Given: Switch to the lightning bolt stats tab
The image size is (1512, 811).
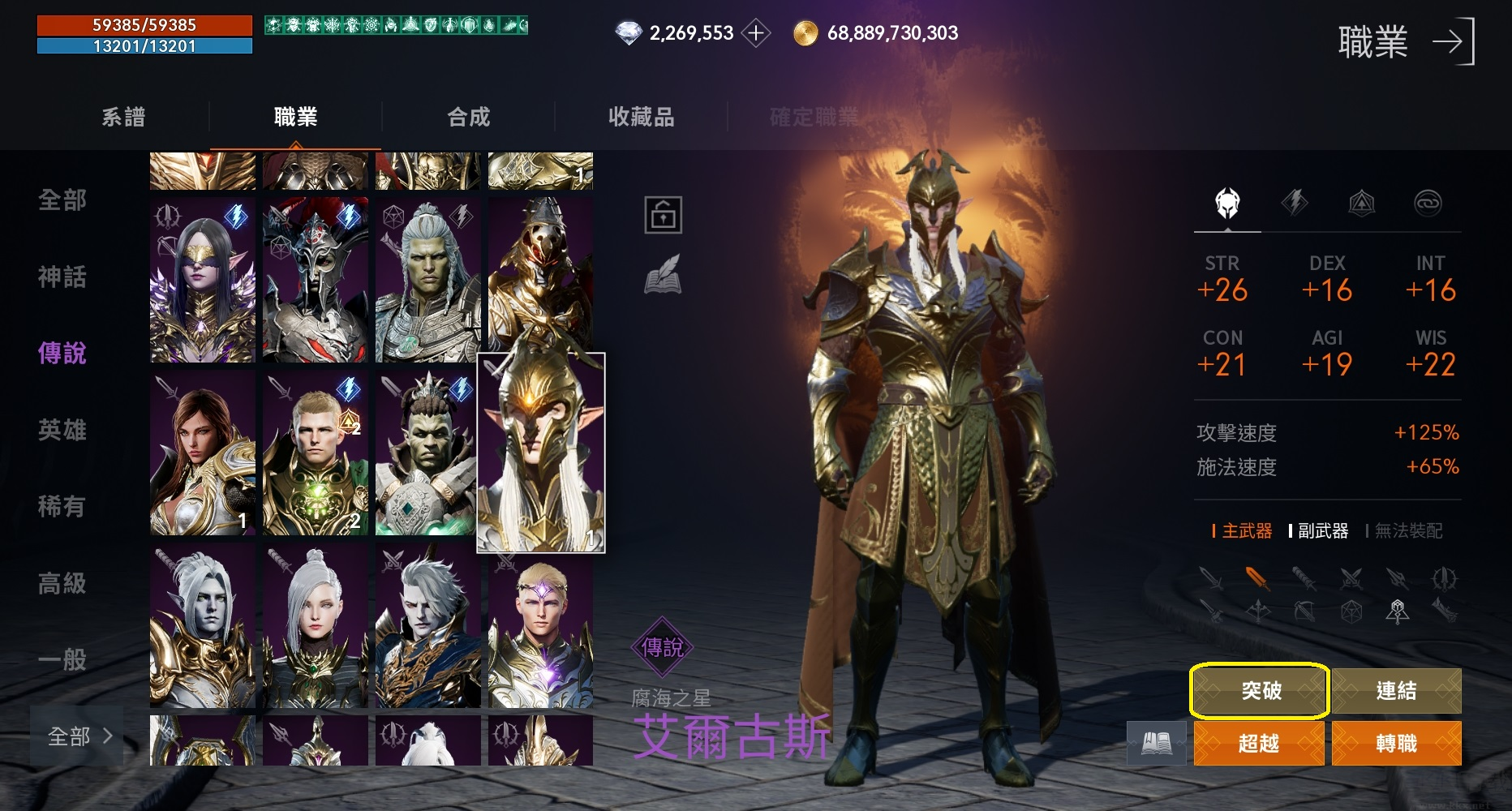Looking at the screenshot, I should pos(1294,203).
